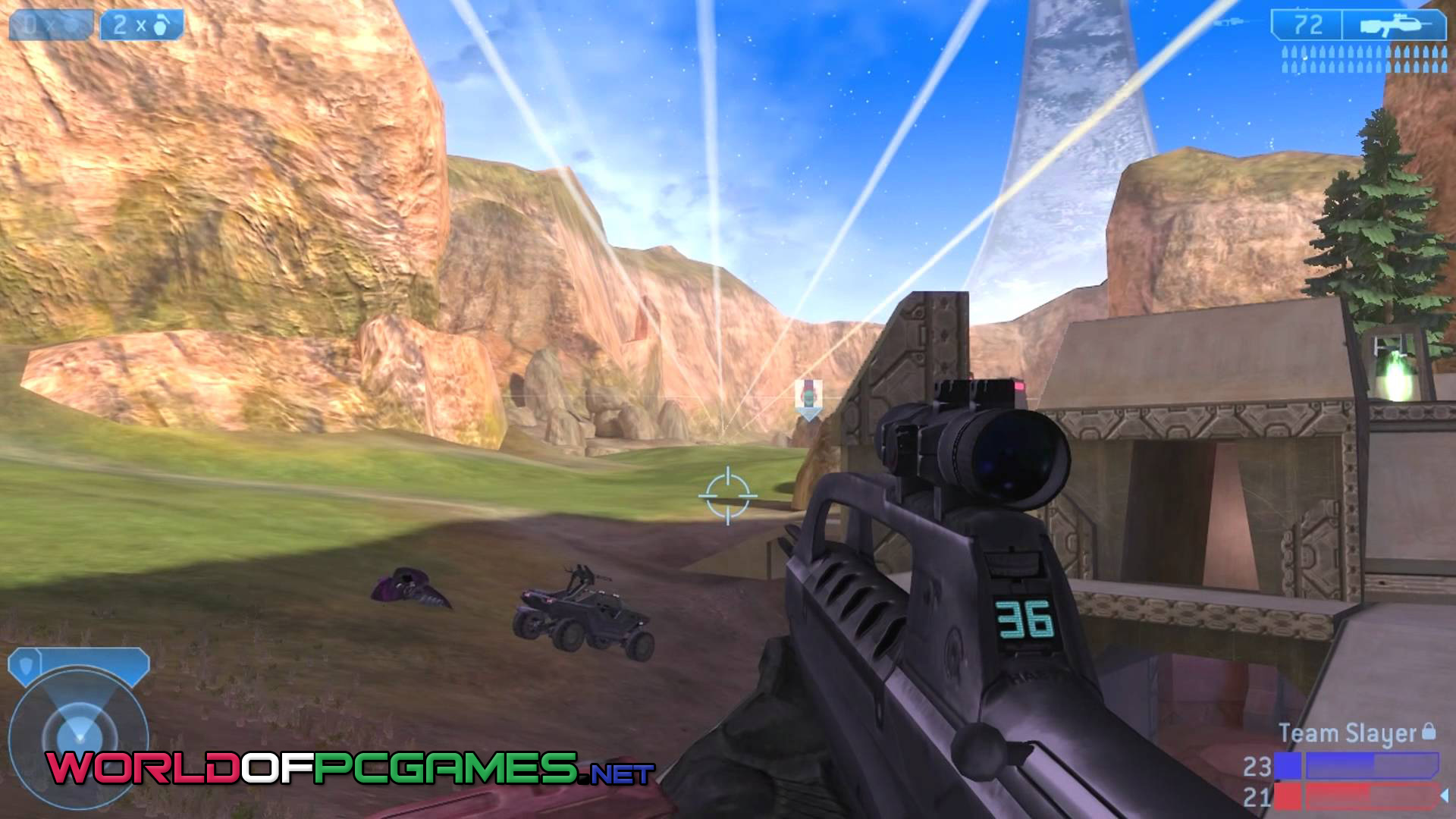This screenshot has height=819, width=1456.
Task: Select the blue team color square
Action: click(x=1288, y=767)
